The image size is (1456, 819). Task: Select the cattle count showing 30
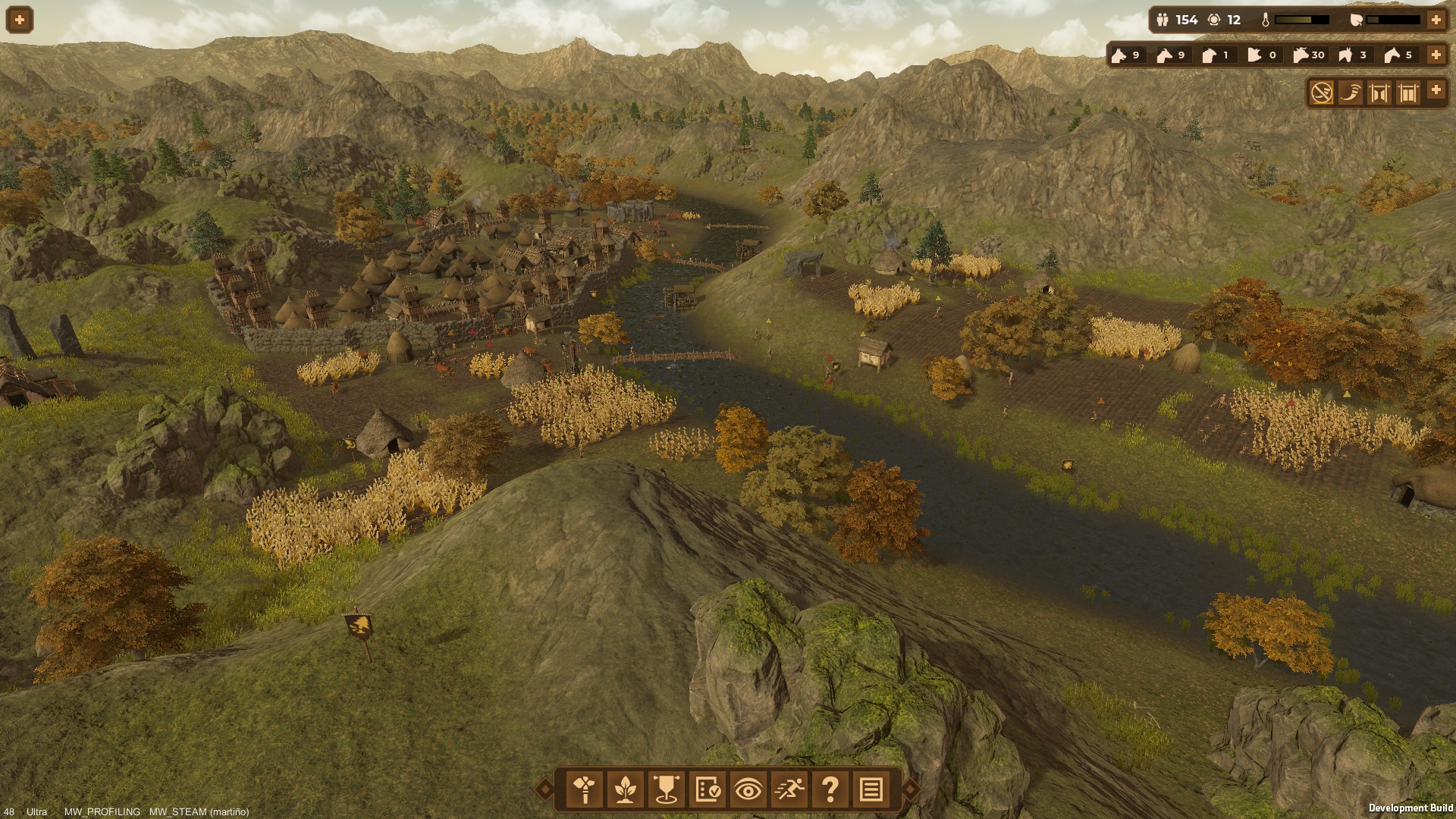point(1301,55)
